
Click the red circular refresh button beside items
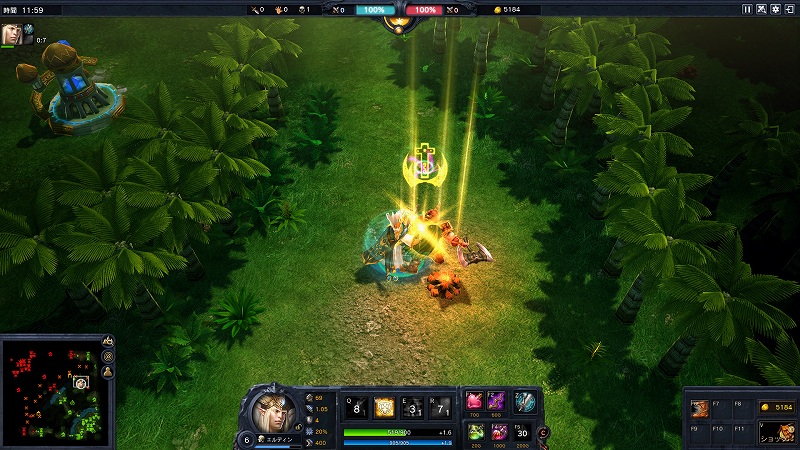tap(543, 432)
